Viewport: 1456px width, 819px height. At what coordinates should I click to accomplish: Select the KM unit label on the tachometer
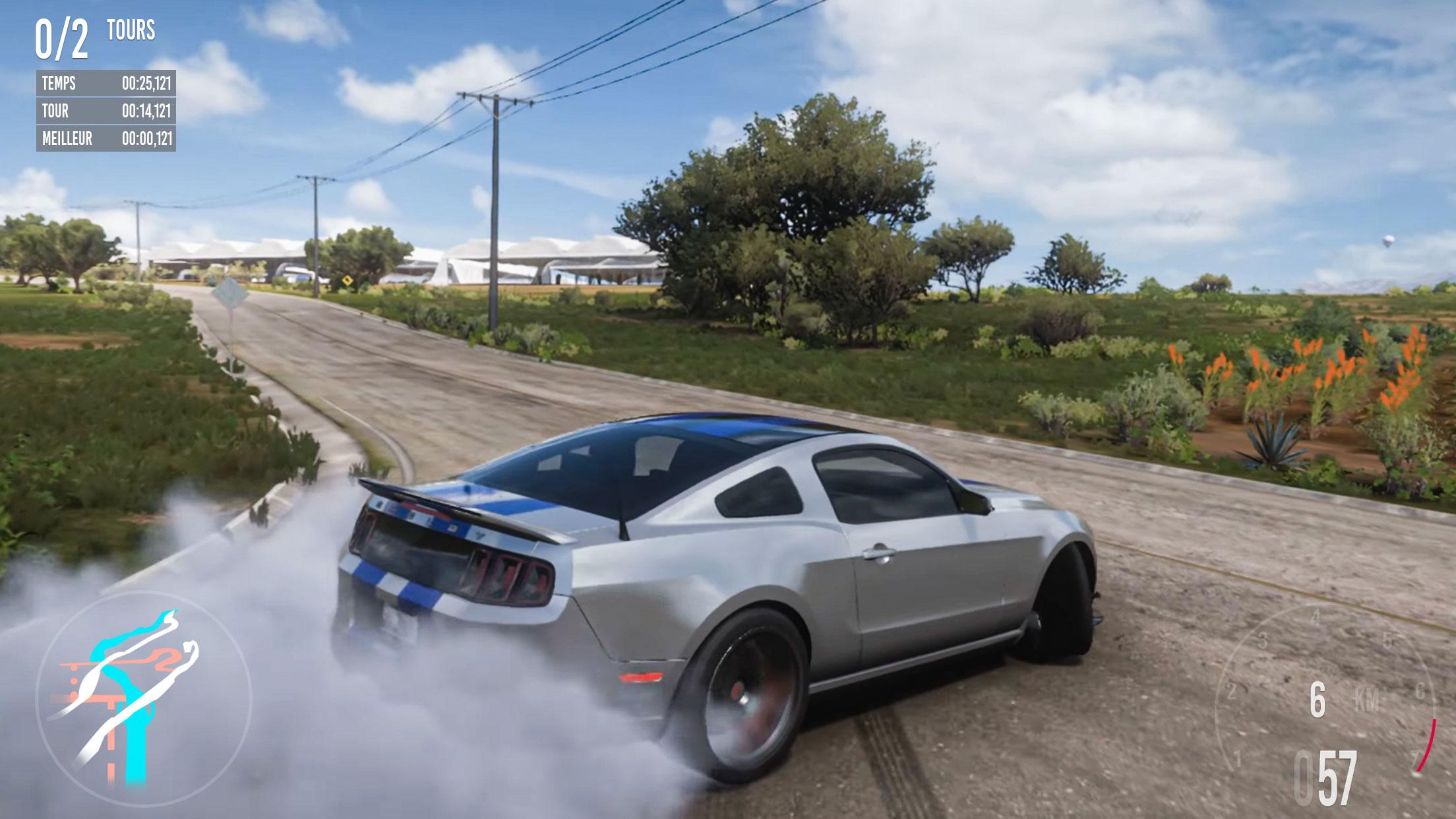point(1366,698)
